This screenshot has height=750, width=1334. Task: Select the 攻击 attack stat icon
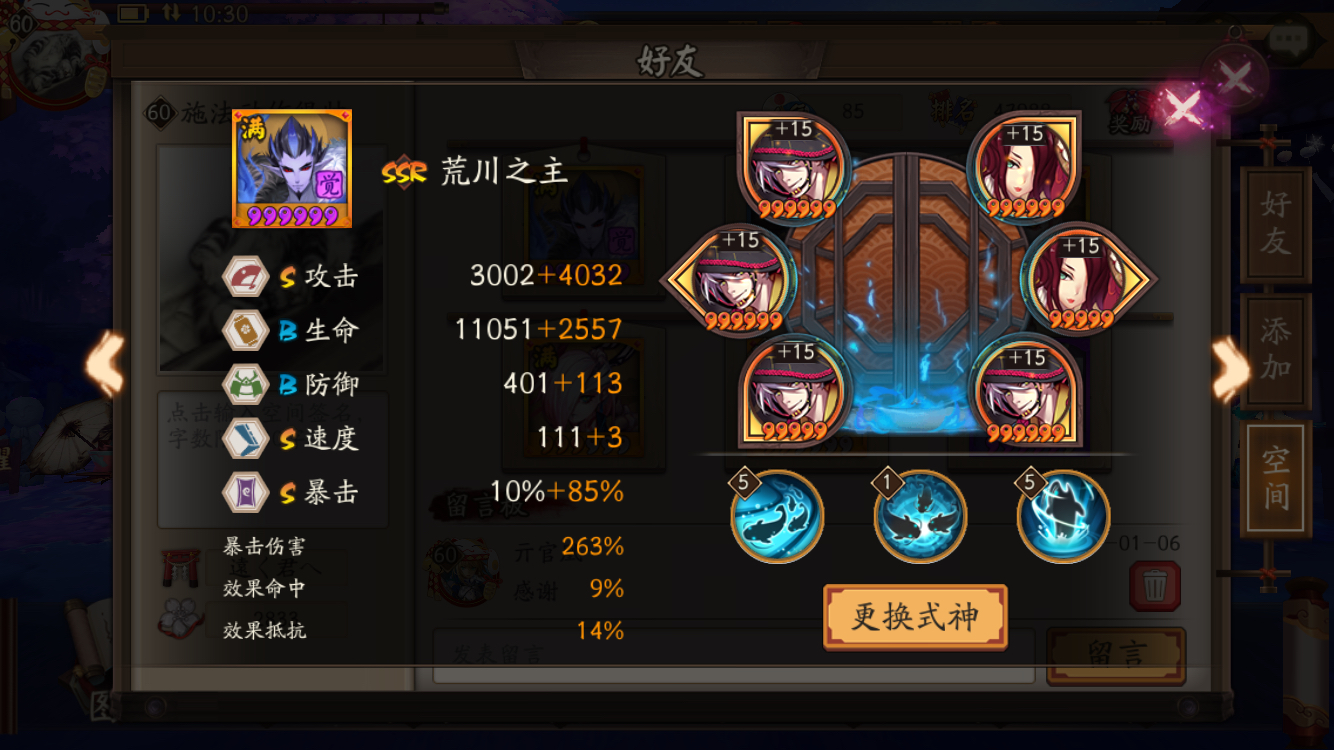pos(245,277)
